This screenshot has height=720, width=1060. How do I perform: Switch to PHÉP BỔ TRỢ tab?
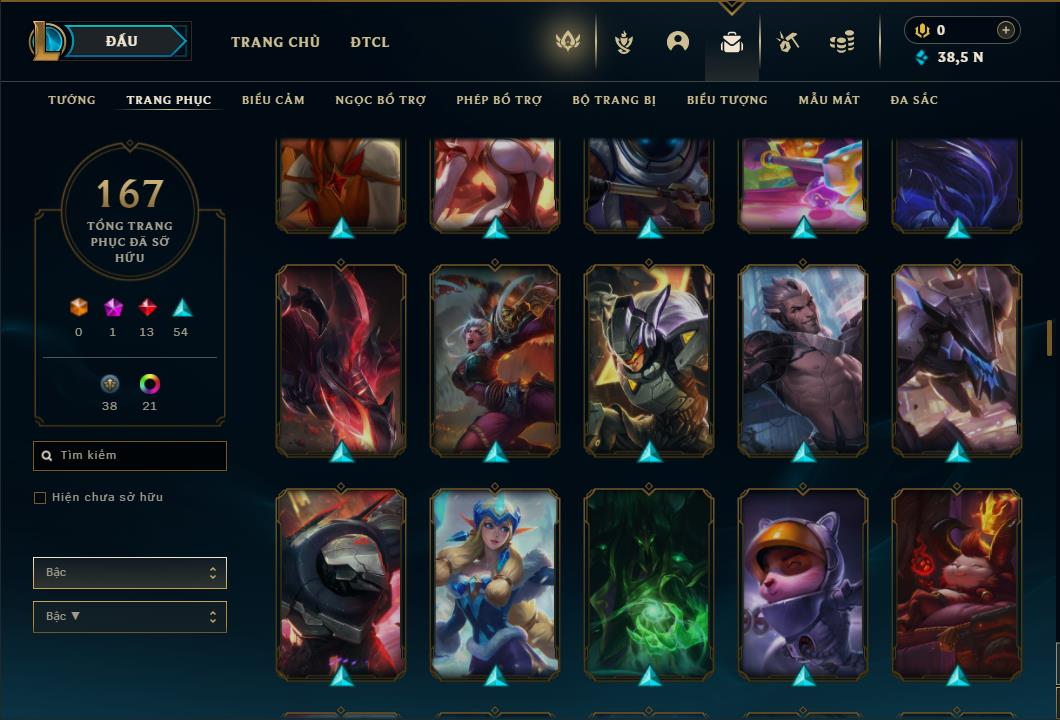click(x=499, y=100)
